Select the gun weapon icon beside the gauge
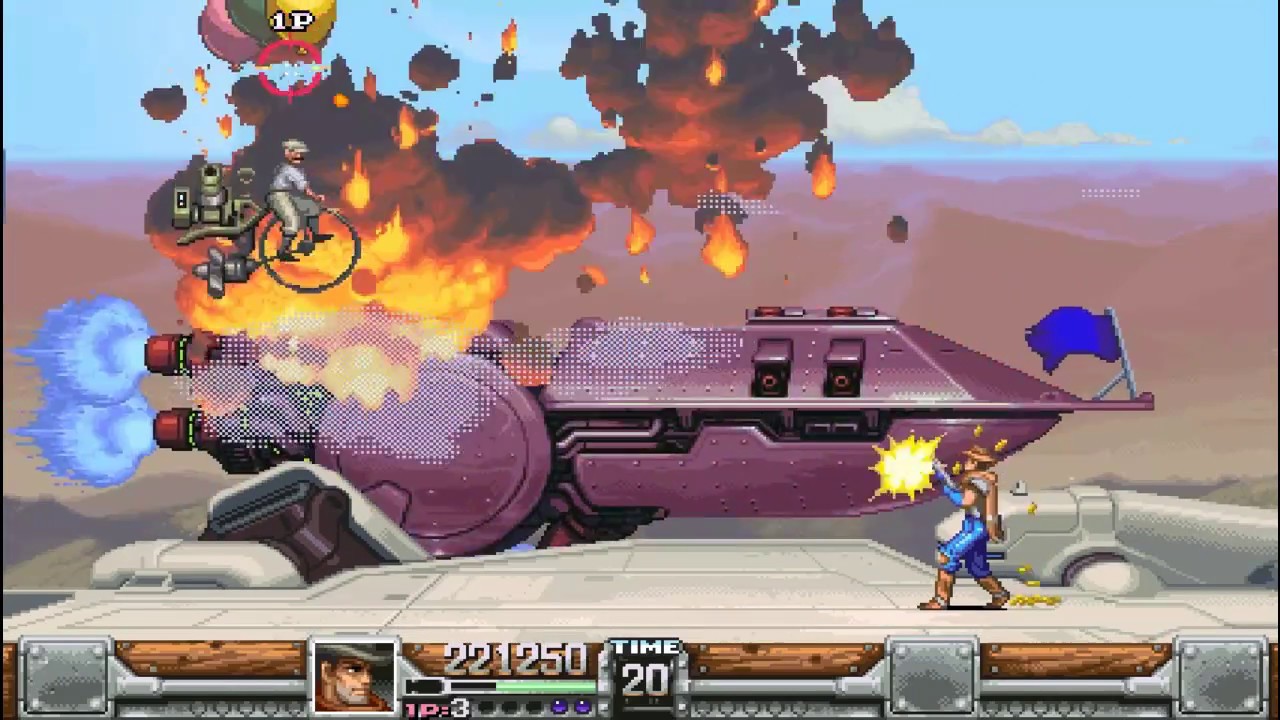The width and height of the screenshot is (1280, 720). 423,687
